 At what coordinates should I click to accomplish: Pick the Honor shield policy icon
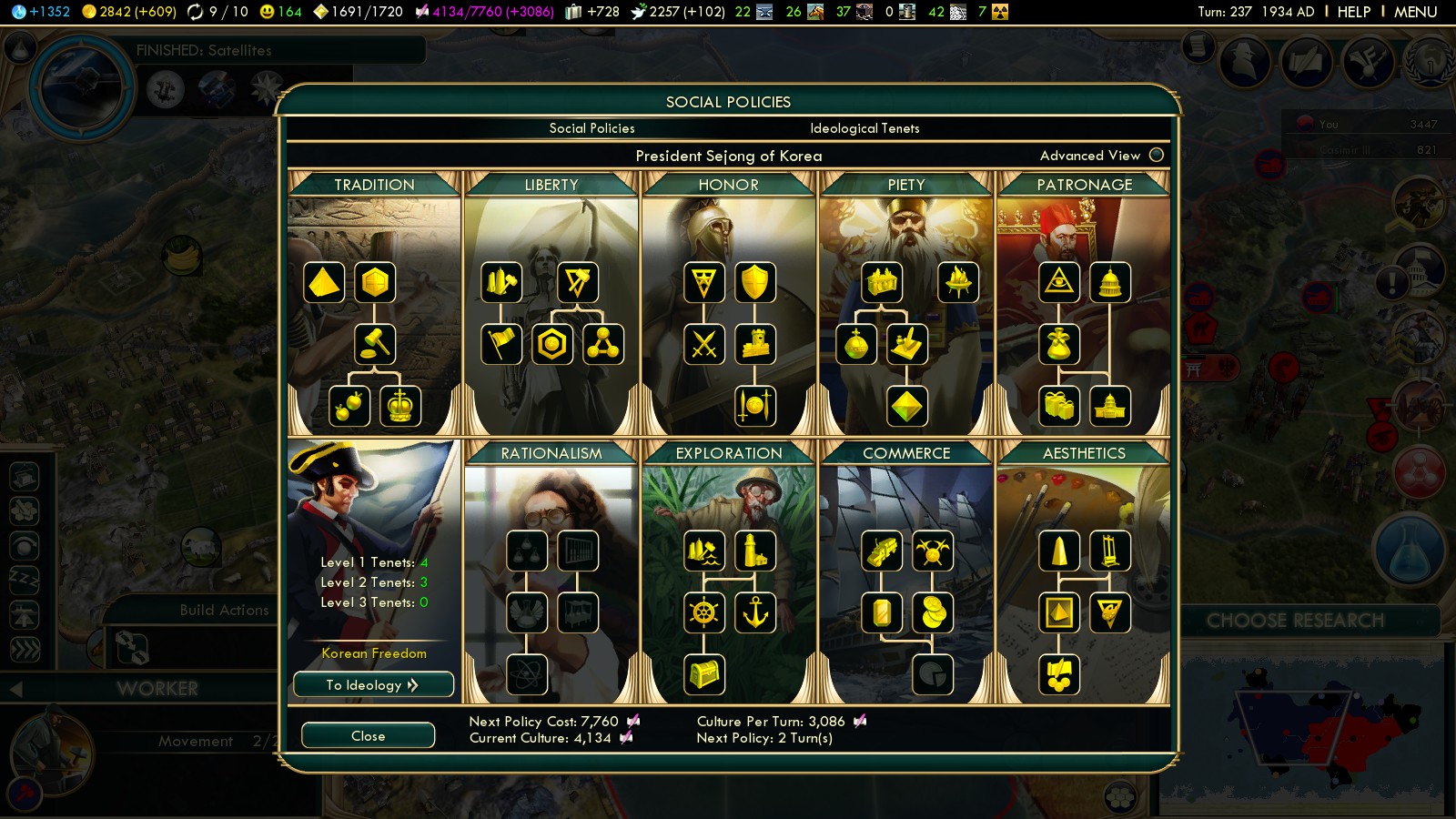[755, 282]
